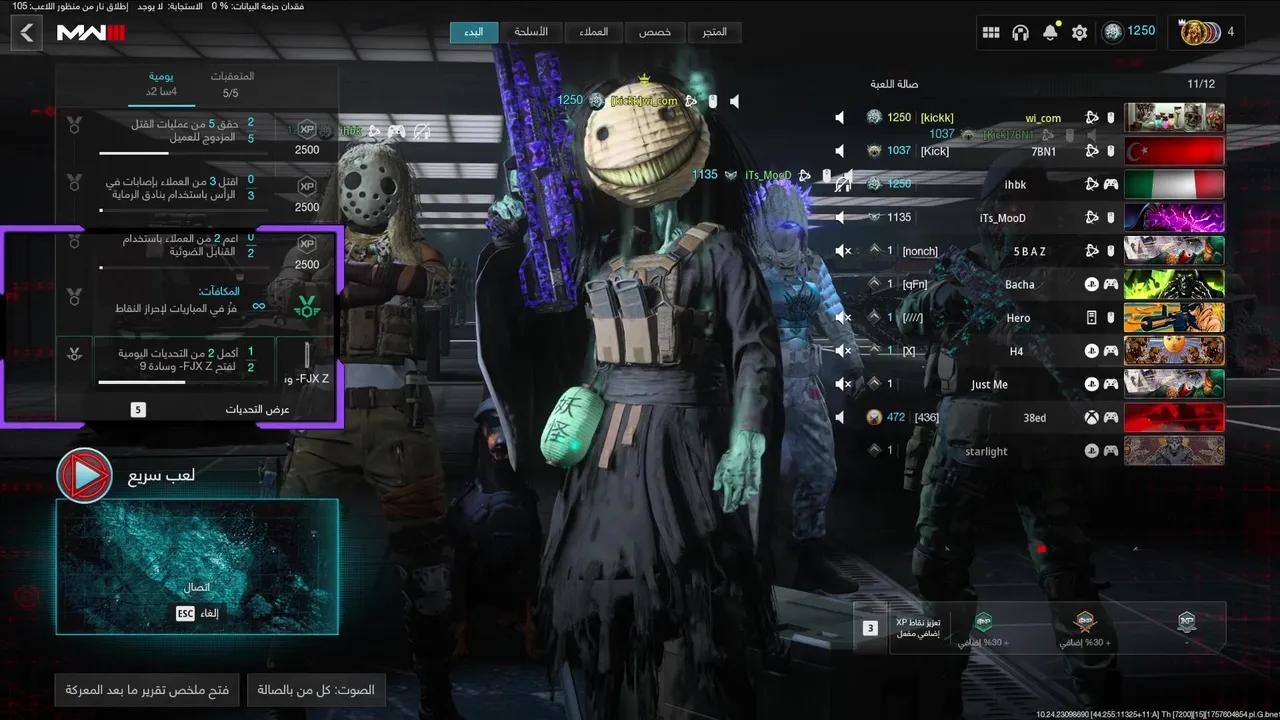Open the grid menu icon
The width and height of the screenshot is (1280, 720).
pos(991,33)
